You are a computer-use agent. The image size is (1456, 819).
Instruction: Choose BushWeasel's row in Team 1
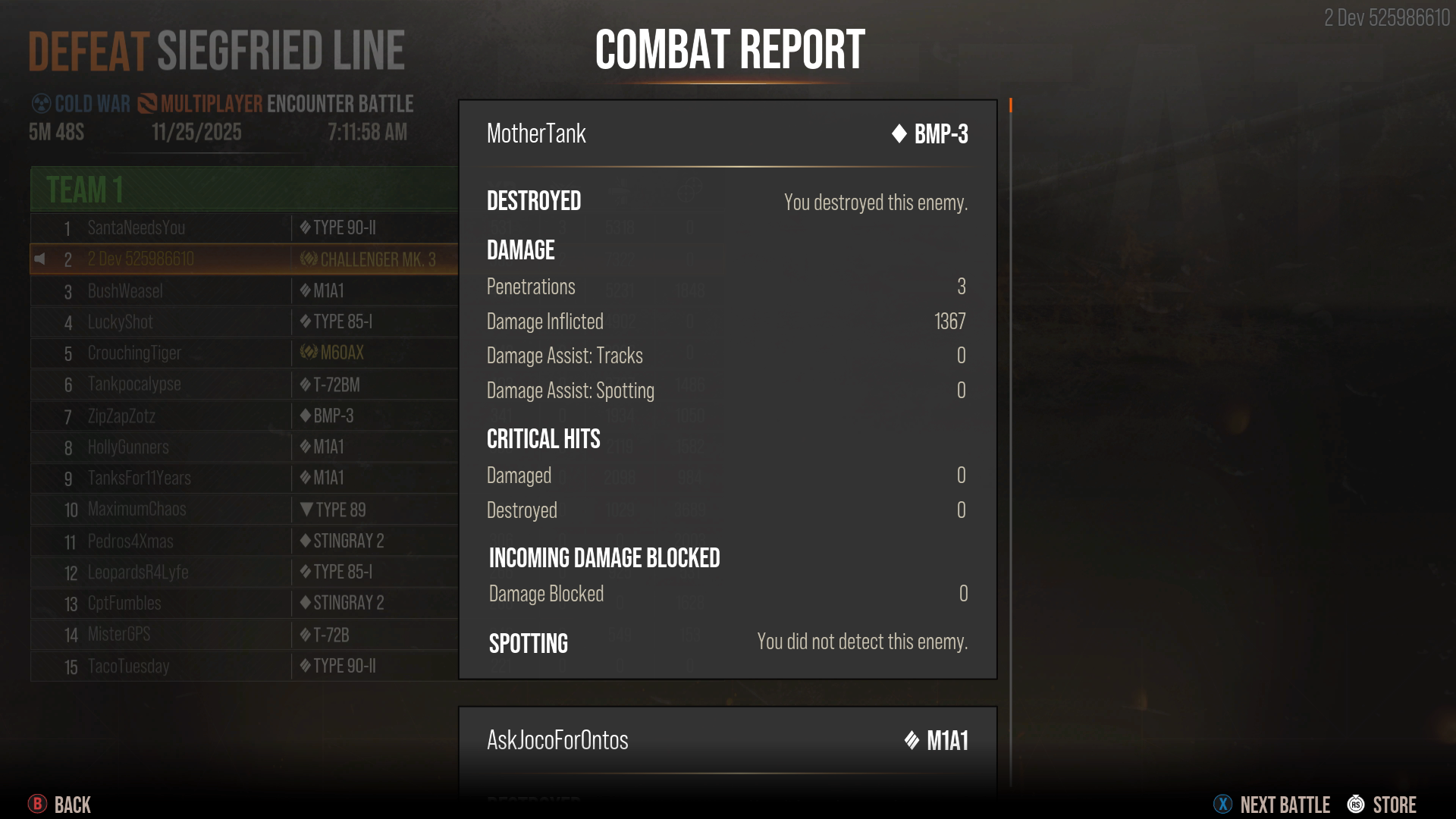[x=125, y=291]
